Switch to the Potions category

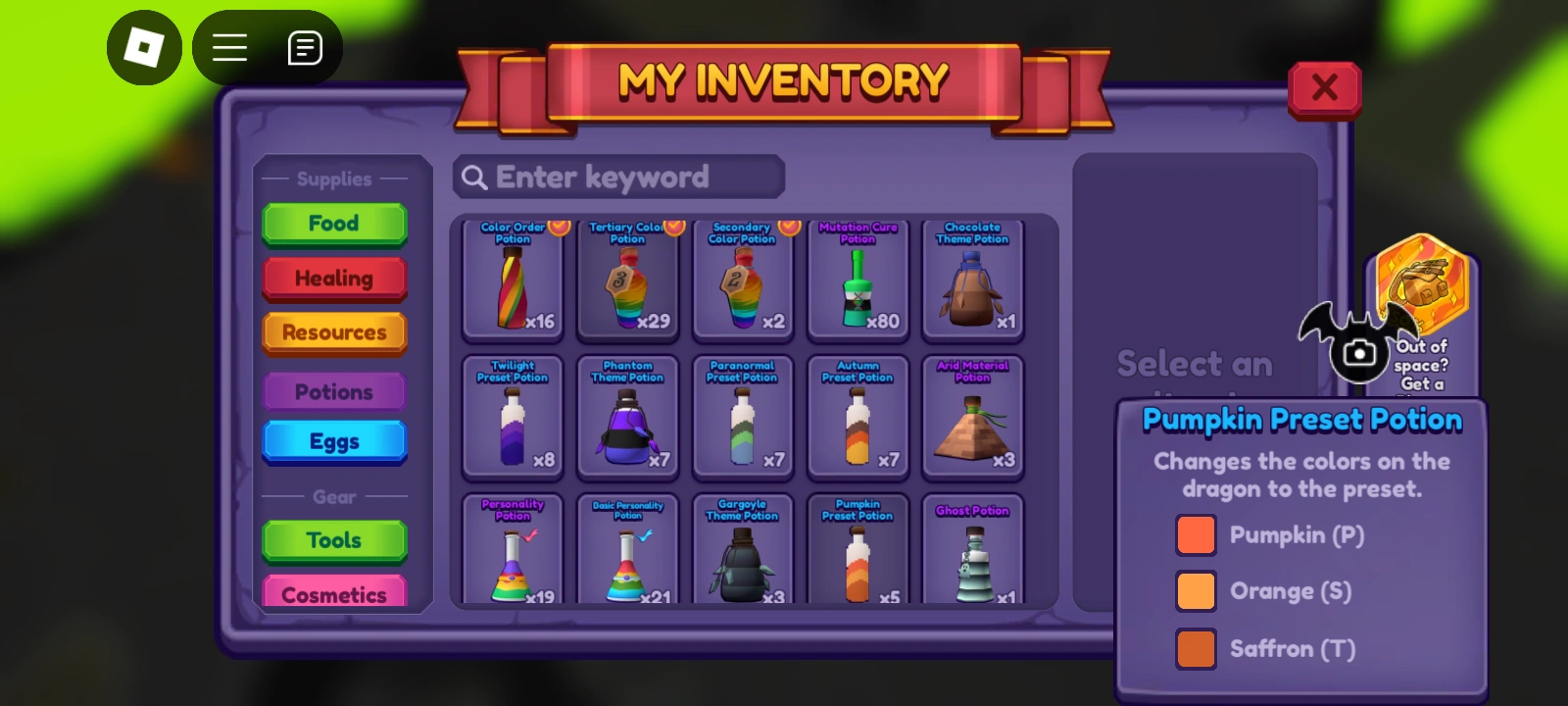[334, 390]
